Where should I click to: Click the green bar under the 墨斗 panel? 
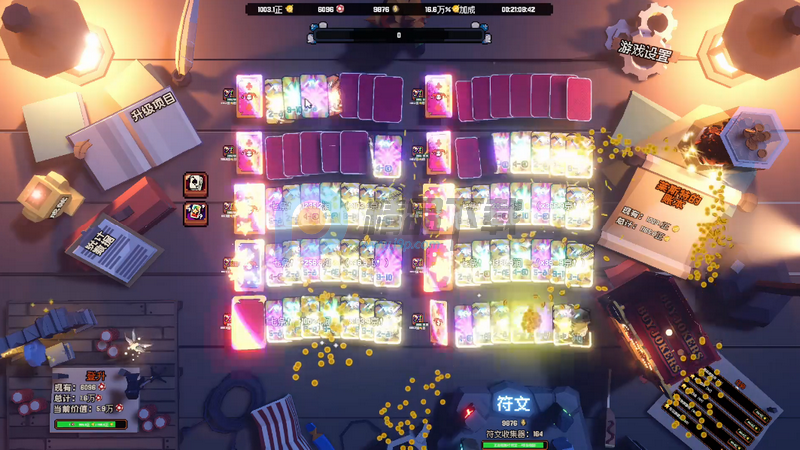92,424
